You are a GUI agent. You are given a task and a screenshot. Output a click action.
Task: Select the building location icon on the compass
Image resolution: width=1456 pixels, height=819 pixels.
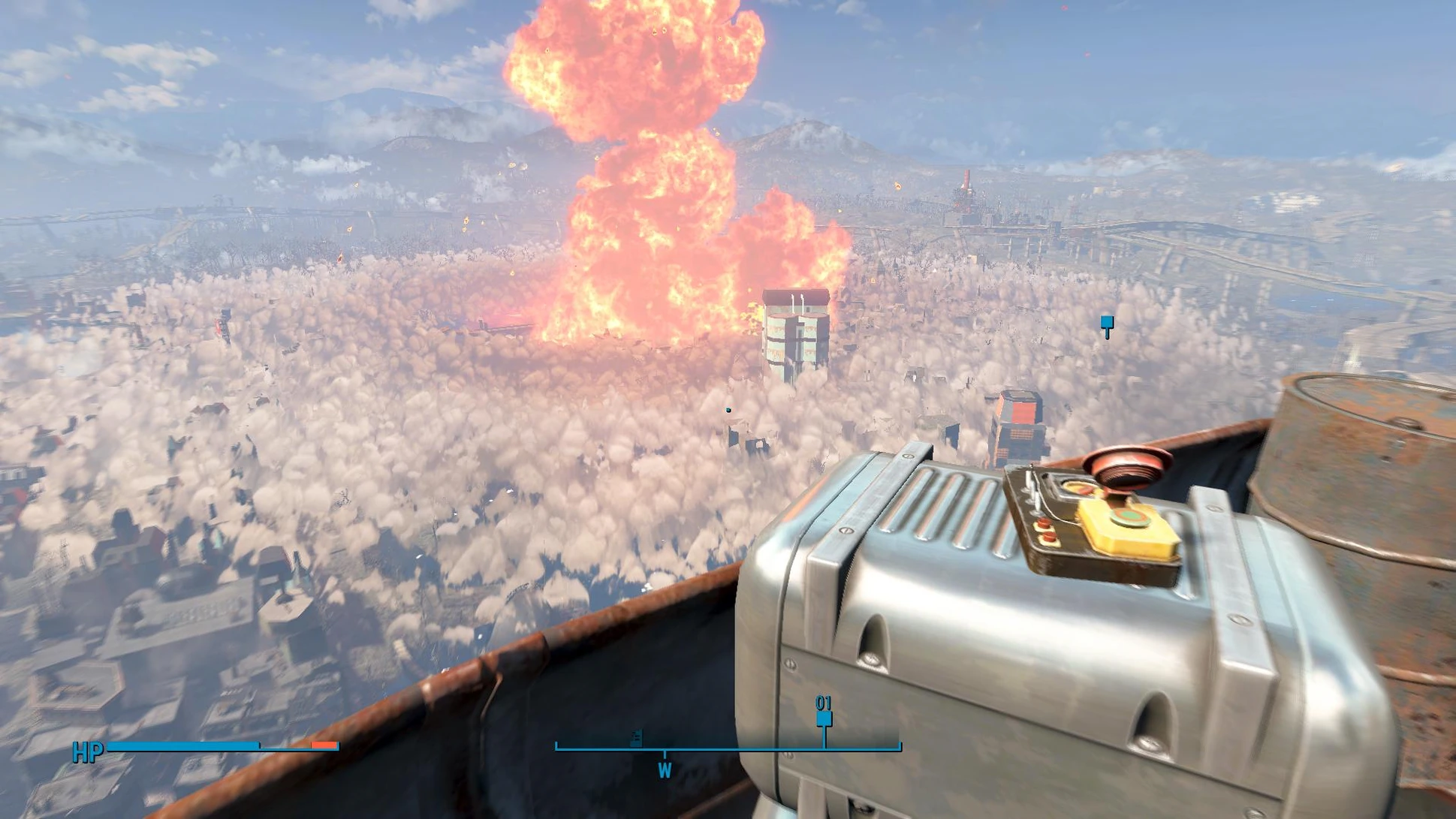click(636, 738)
